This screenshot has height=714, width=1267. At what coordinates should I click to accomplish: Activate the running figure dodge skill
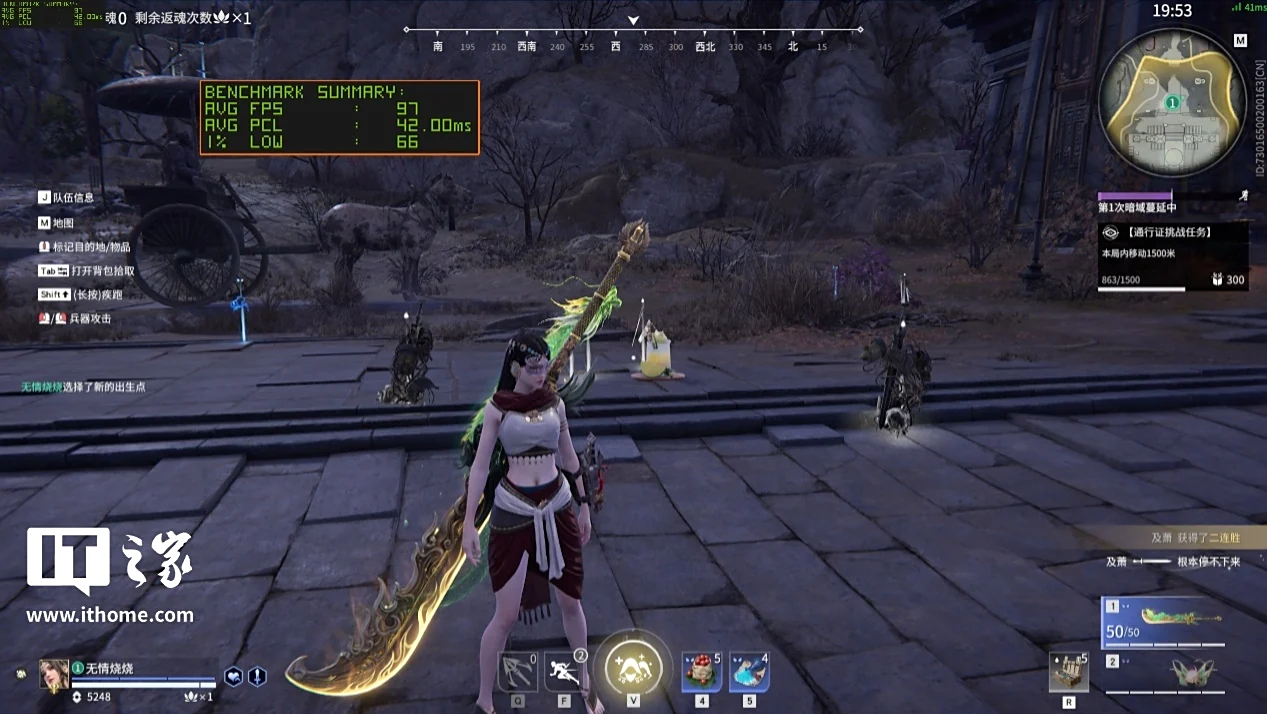pos(564,670)
